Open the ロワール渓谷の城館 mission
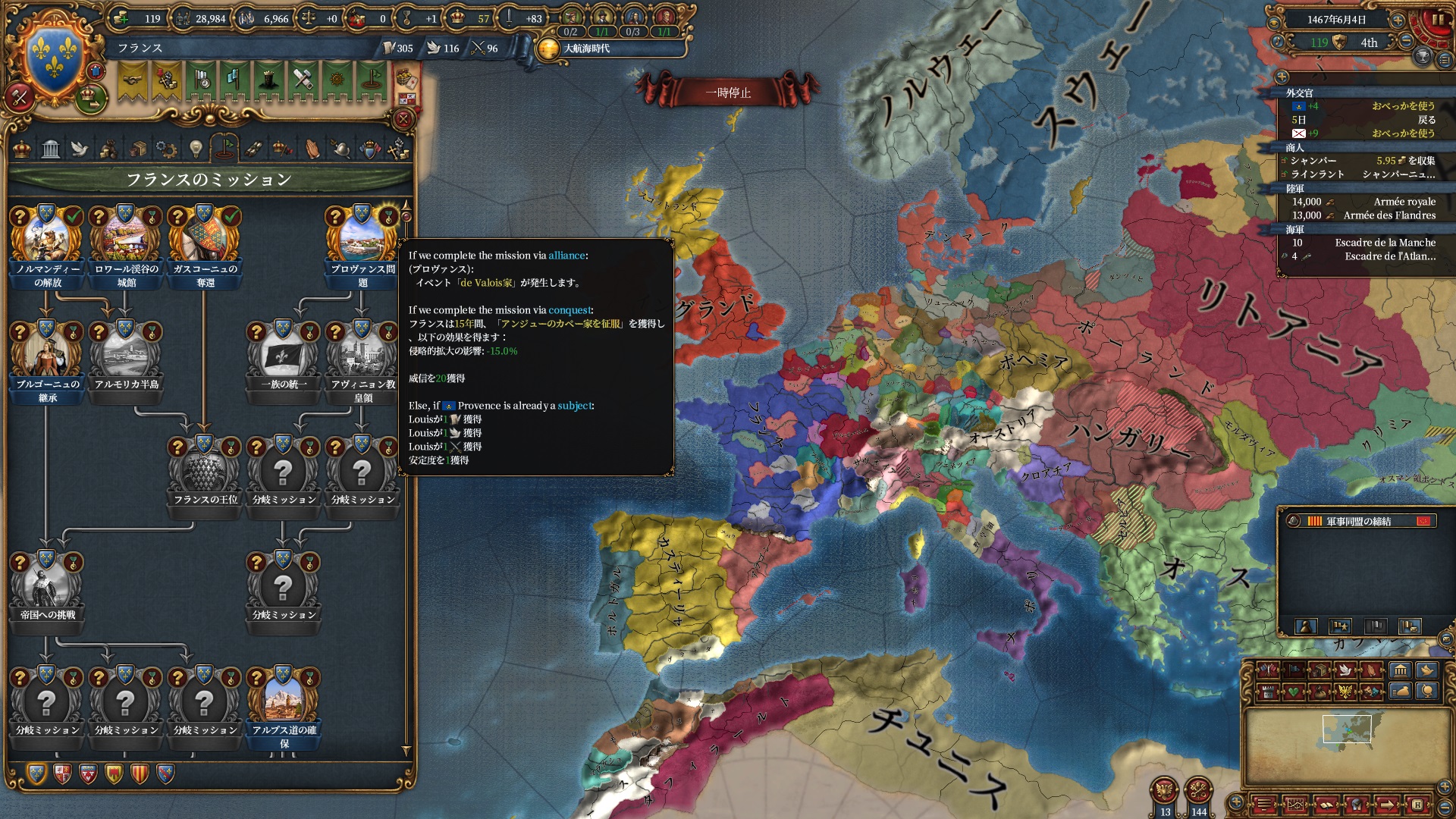This screenshot has width=1456, height=819. click(126, 241)
